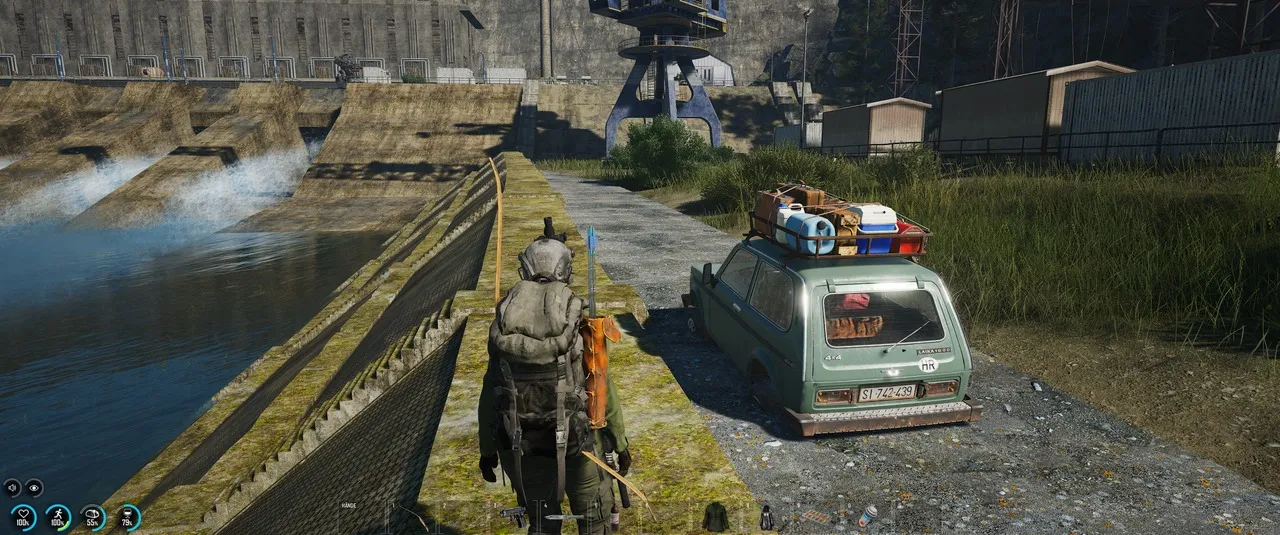Select the blue-capped can hotbar item
The height and width of the screenshot is (535, 1280).
pyautogui.click(x=867, y=516)
